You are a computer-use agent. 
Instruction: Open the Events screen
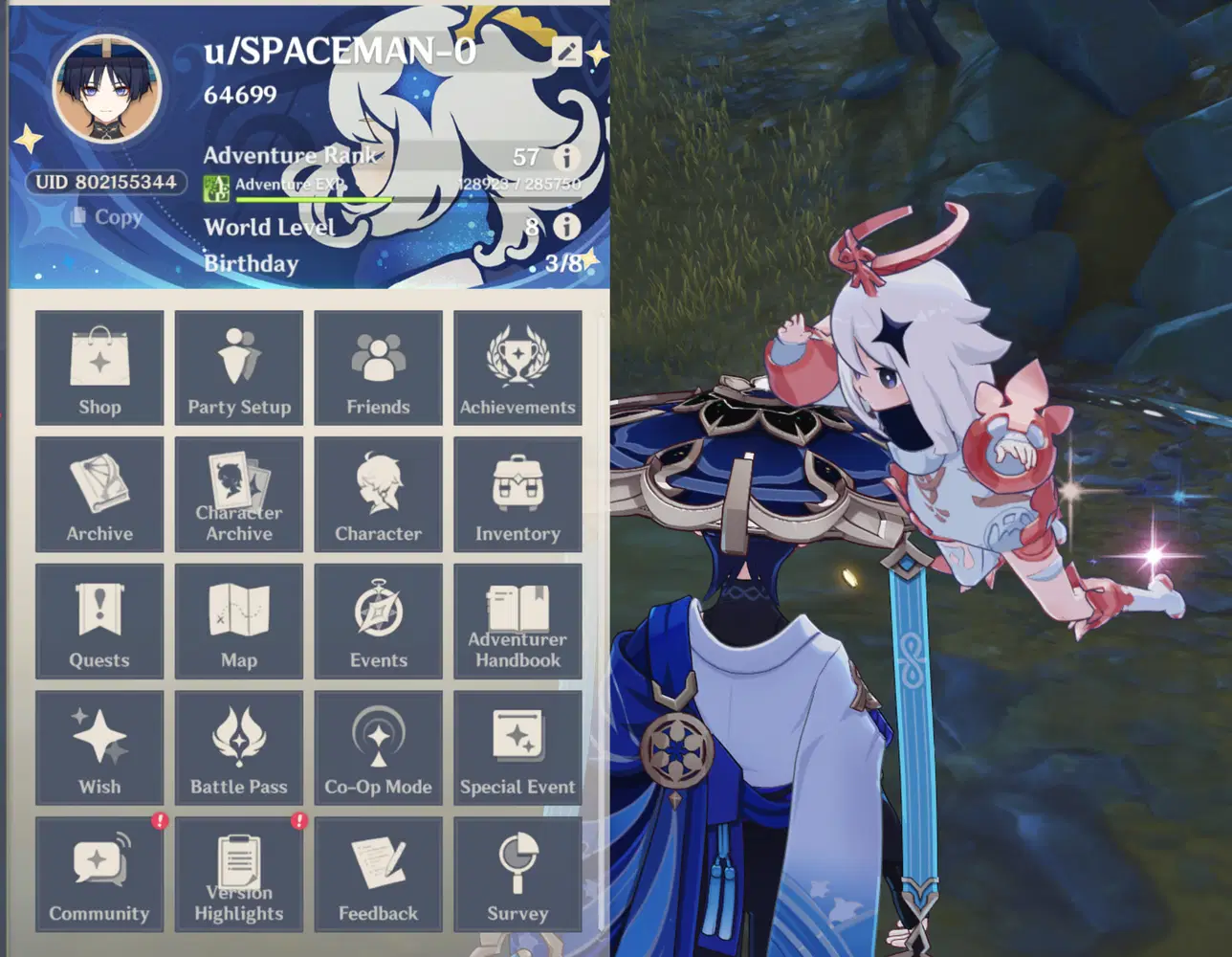(379, 620)
